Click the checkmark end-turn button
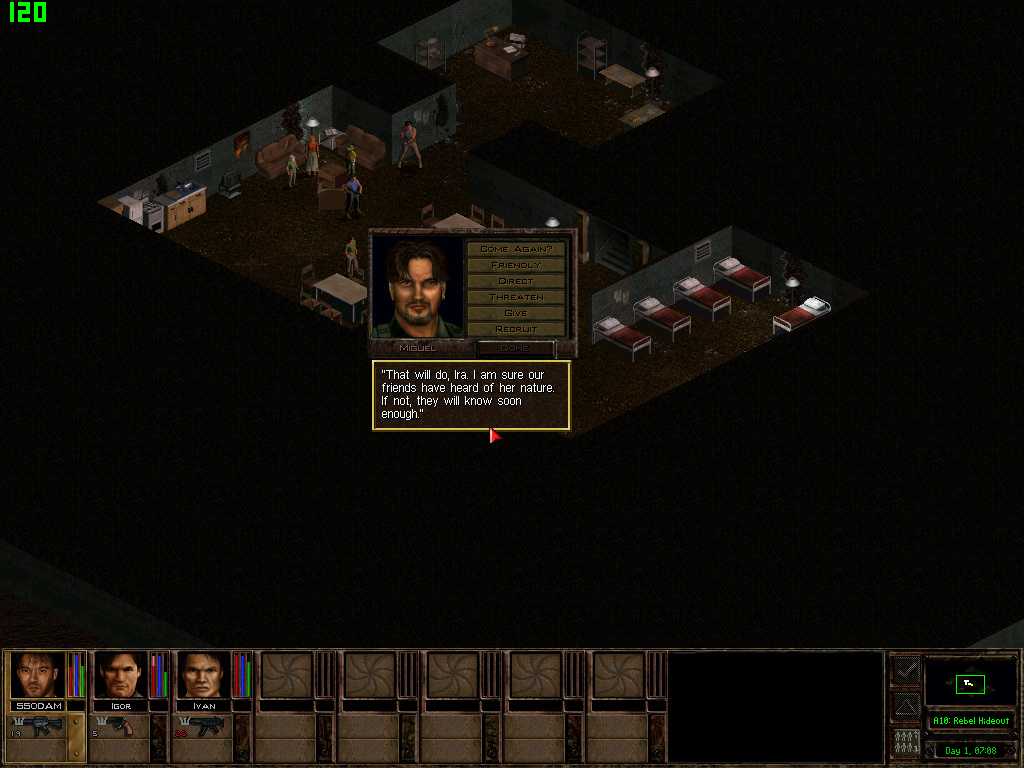 coord(905,669)
